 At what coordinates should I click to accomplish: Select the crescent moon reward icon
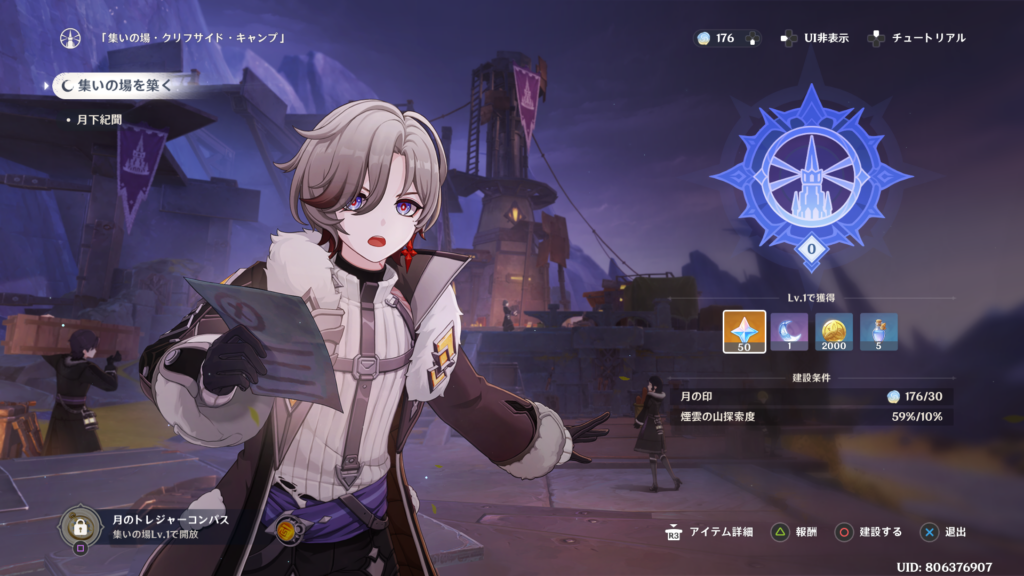pos(789,332)
